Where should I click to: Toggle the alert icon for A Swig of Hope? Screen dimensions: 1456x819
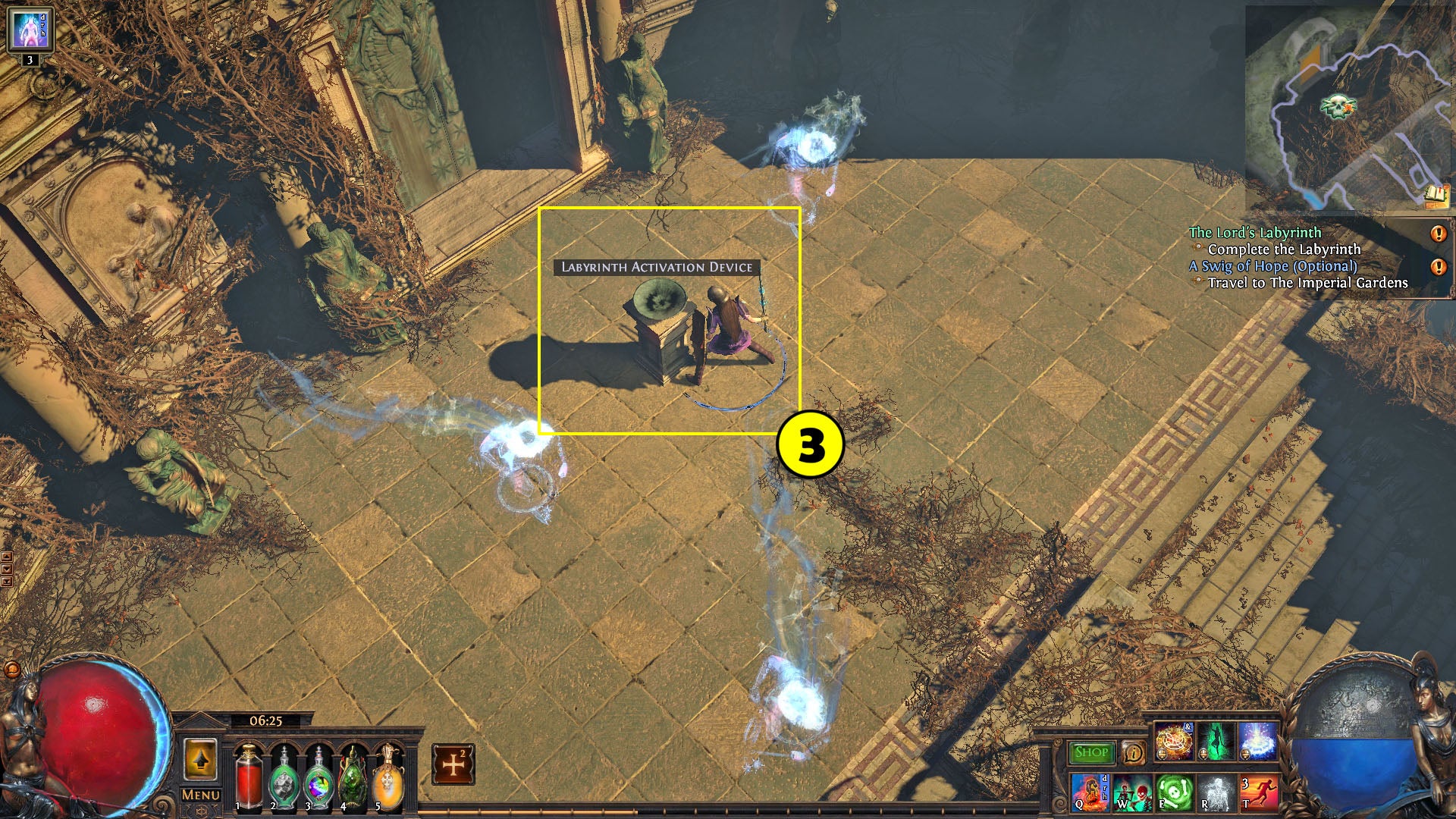pyautogui.click(x=1438, y=267)
